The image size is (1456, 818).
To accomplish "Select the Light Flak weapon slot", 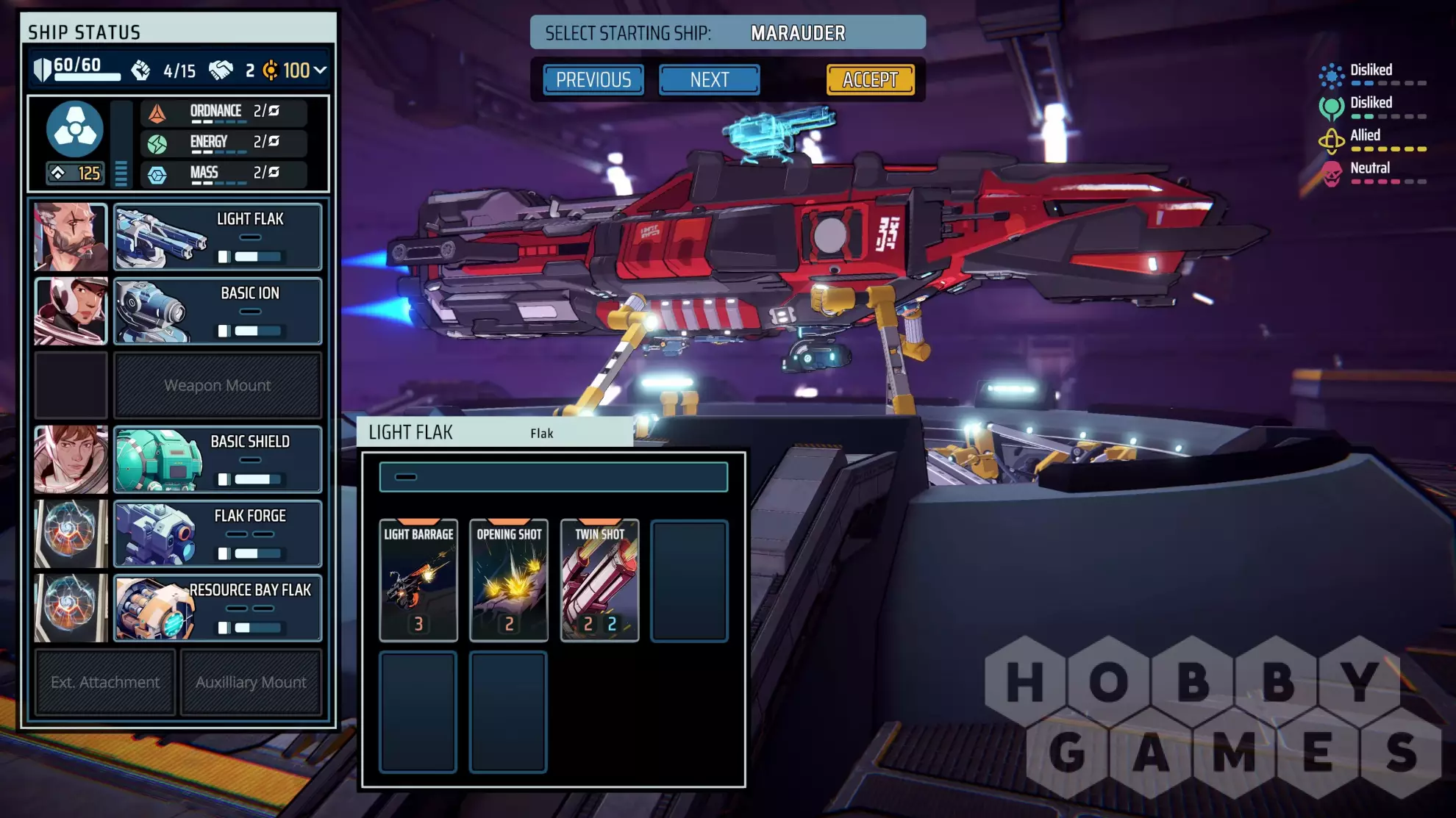I will tap(218, 237).
